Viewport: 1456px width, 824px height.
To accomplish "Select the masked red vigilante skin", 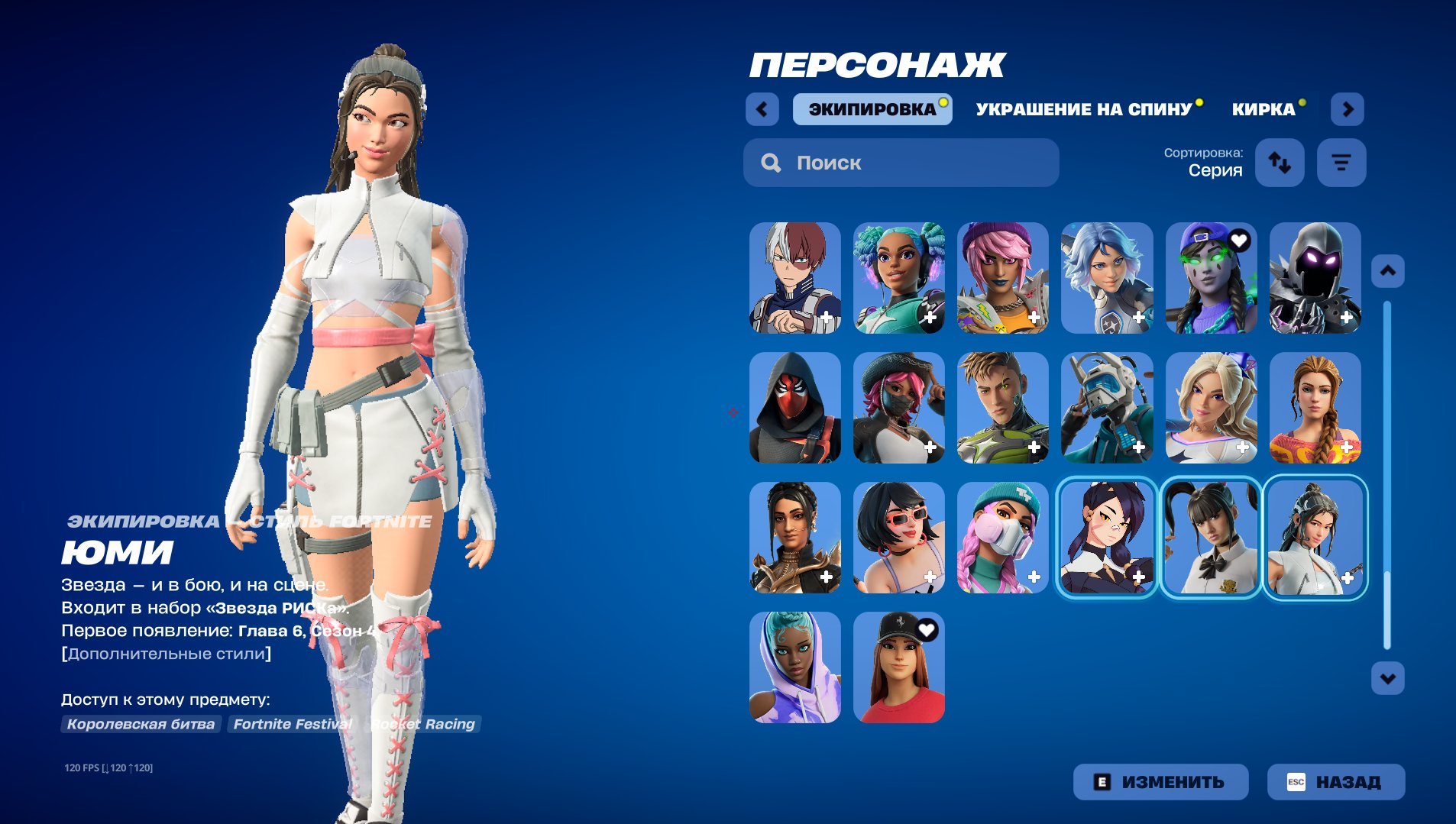I will (x=797, y=409).
